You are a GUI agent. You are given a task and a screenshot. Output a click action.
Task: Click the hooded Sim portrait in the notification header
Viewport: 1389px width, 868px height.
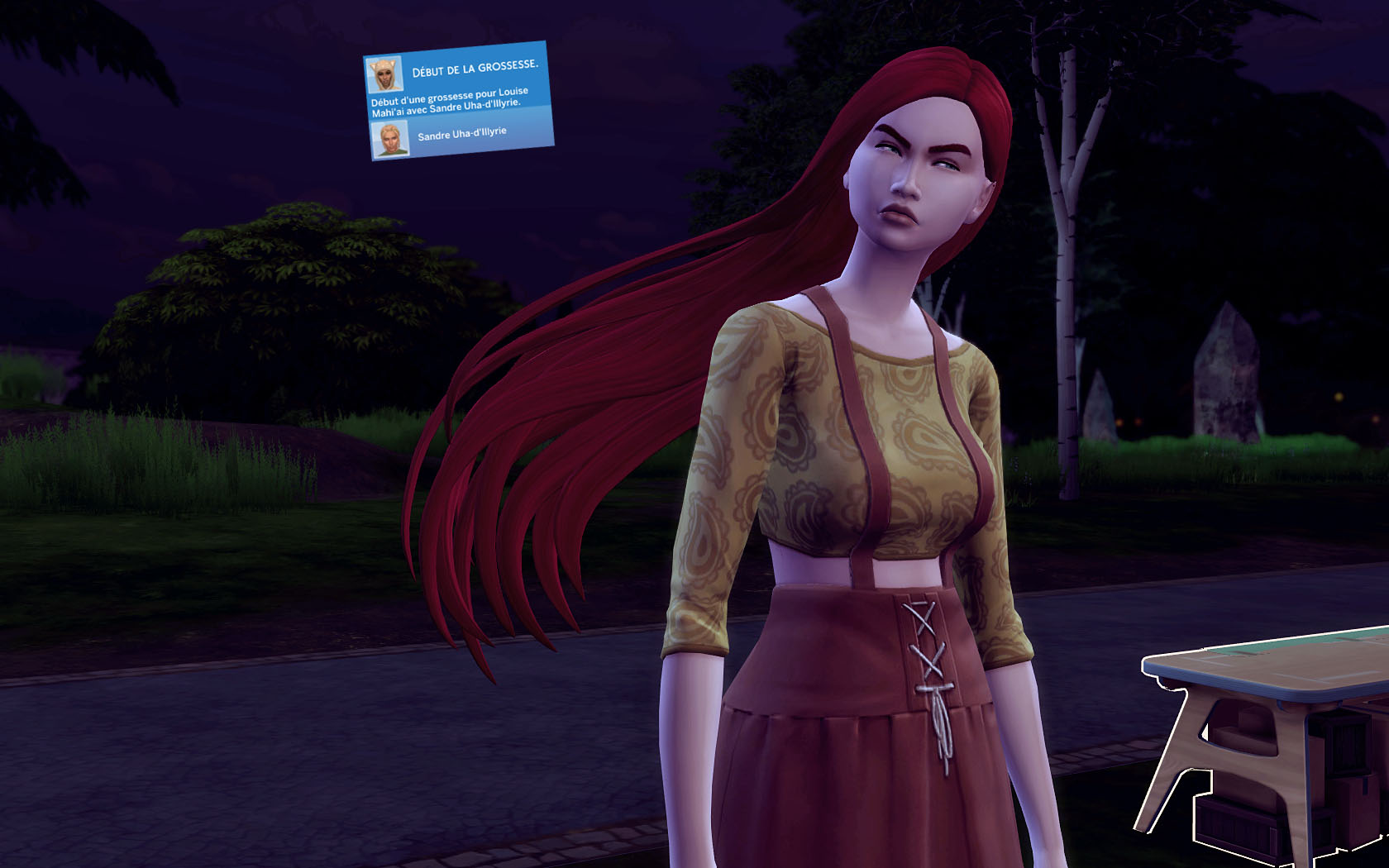(384, 75)
